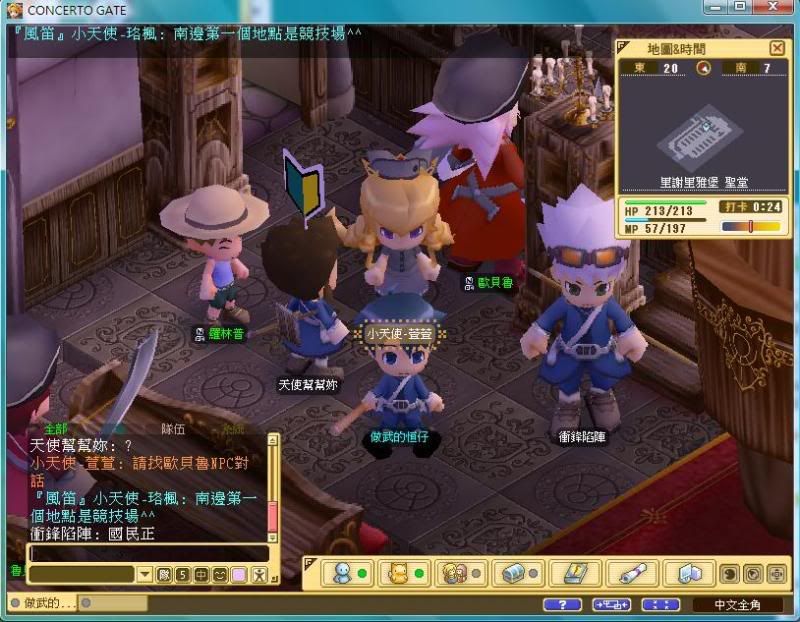Click the 中文全角 input mode indicator

(x=737, y=605)
